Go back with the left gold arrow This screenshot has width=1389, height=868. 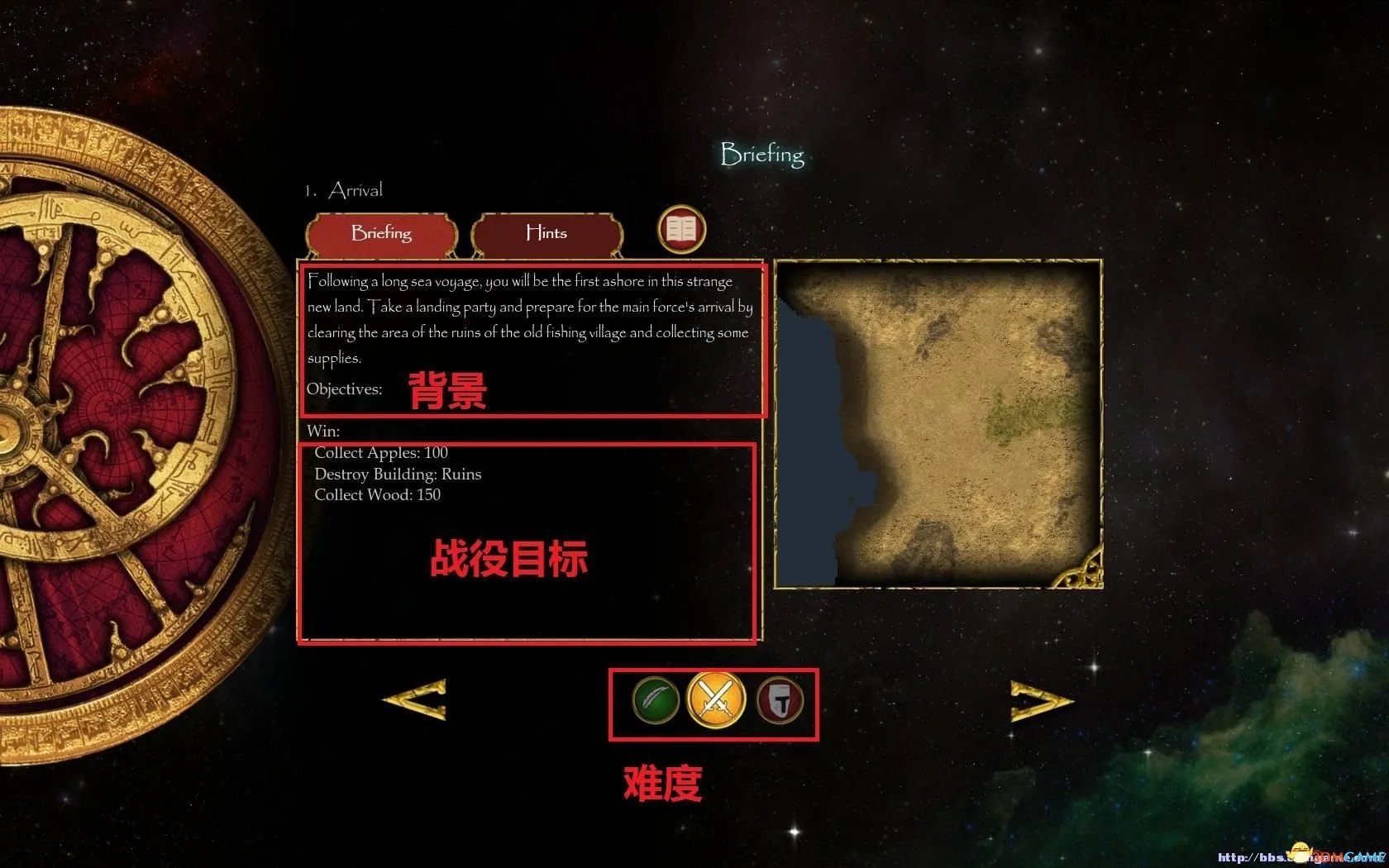tap(416, 700)
